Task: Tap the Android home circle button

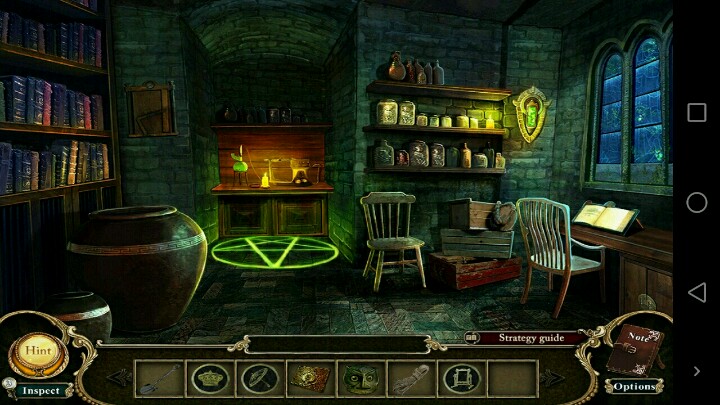Action: pos(696,203)
